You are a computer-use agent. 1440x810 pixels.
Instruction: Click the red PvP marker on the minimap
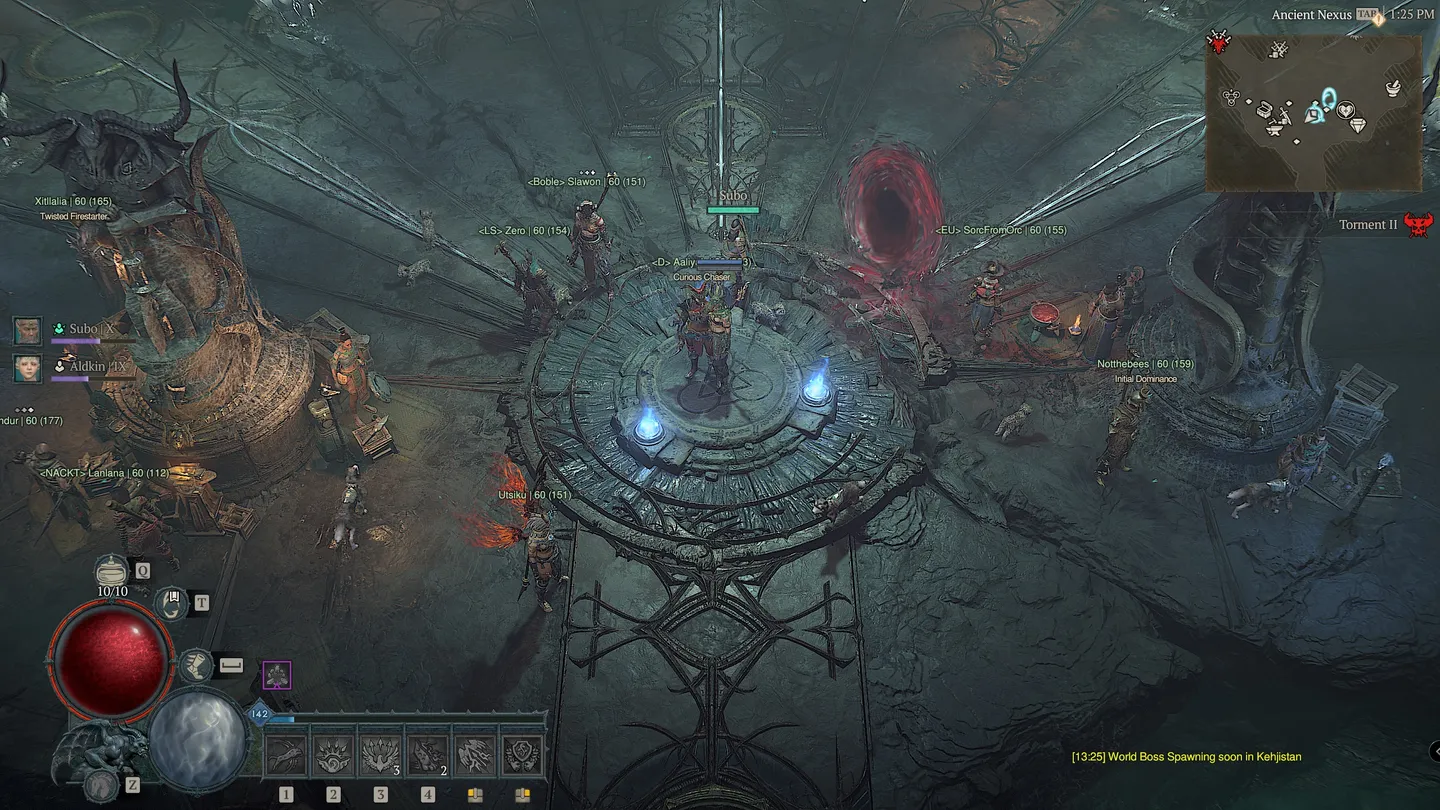point(1218,41)
